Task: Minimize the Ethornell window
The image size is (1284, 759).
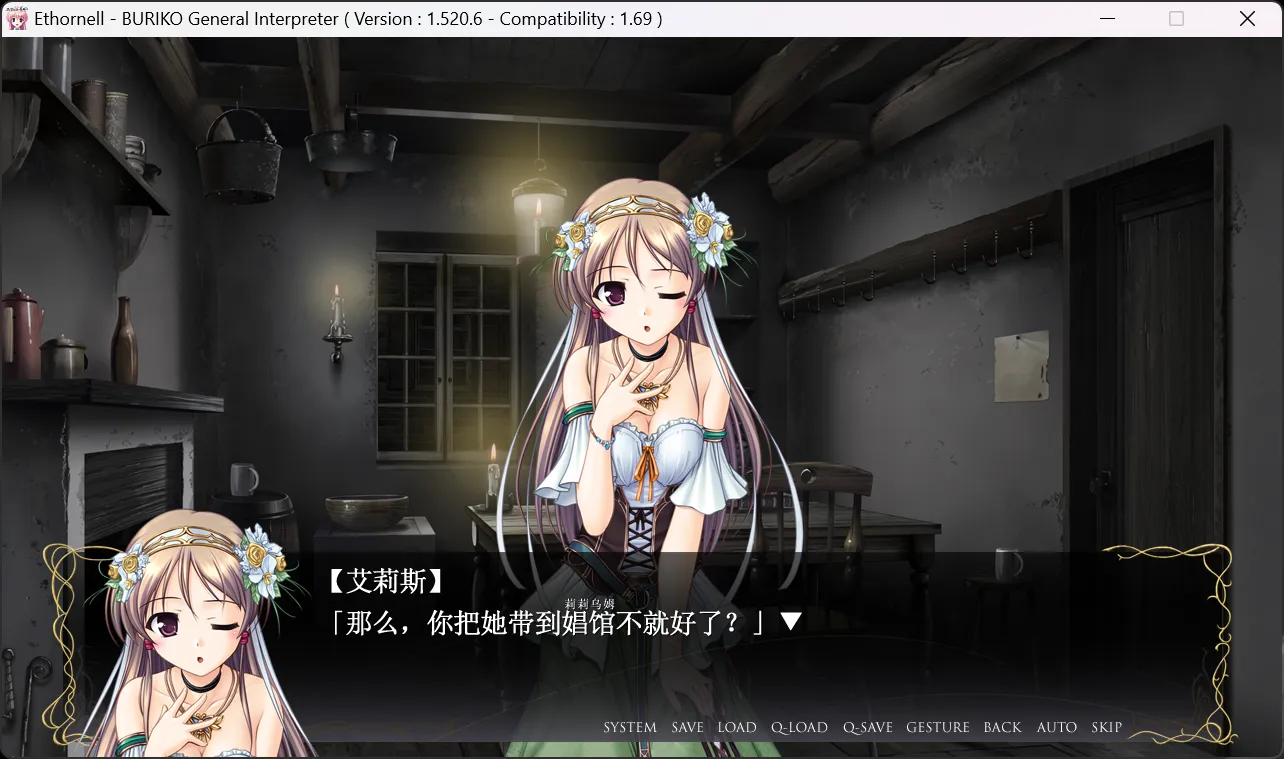Action: coord(1107,19)
